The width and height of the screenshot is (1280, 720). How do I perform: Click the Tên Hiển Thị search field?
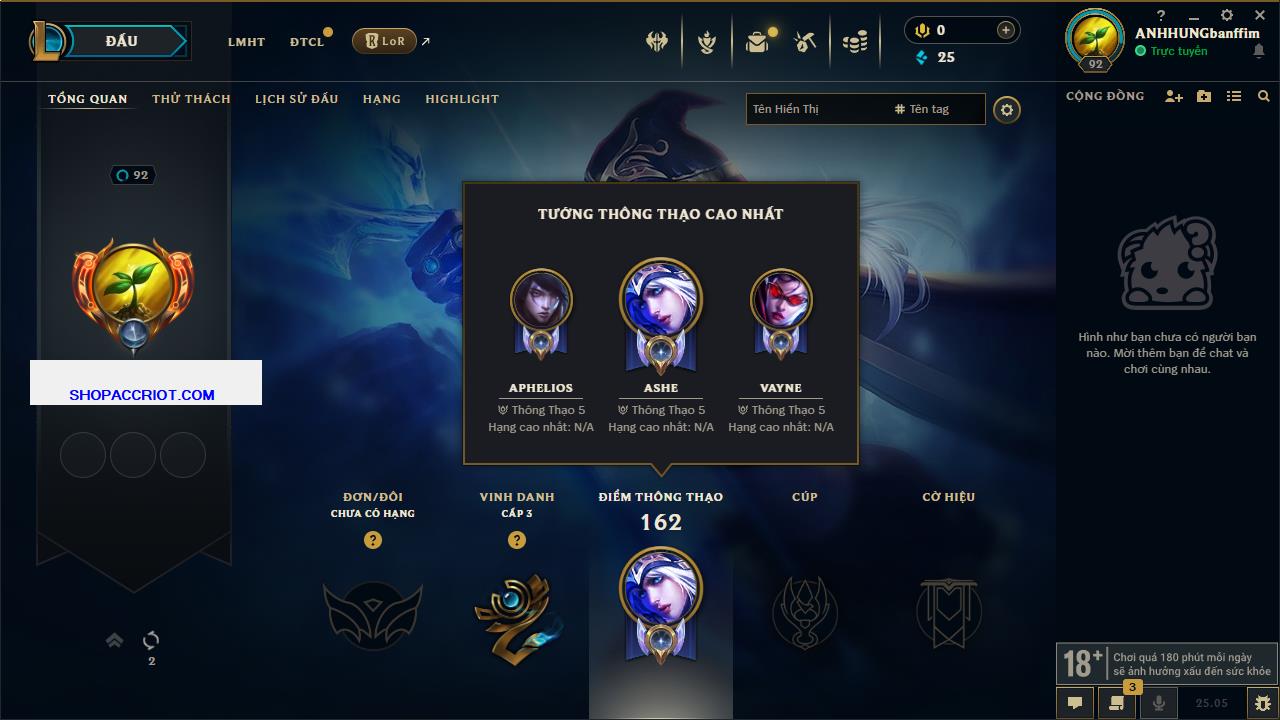pos(815,109)
